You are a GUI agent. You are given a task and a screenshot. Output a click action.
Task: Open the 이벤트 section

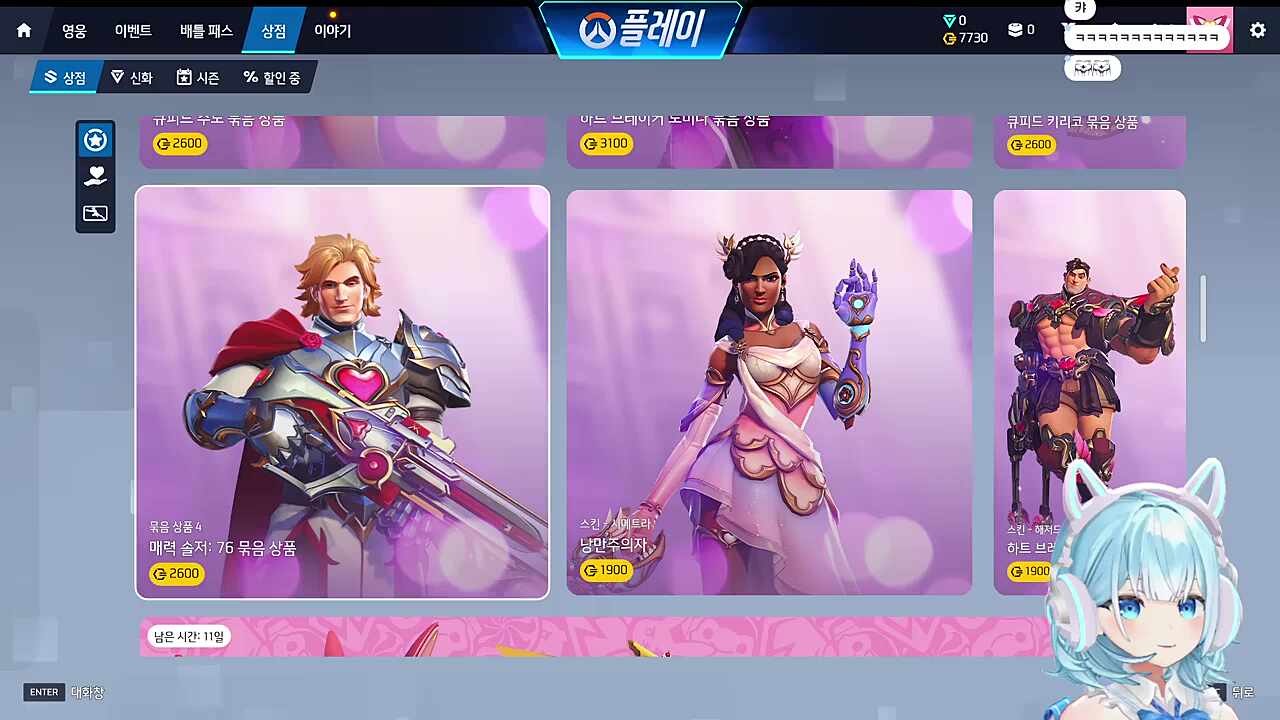point(134,30)
